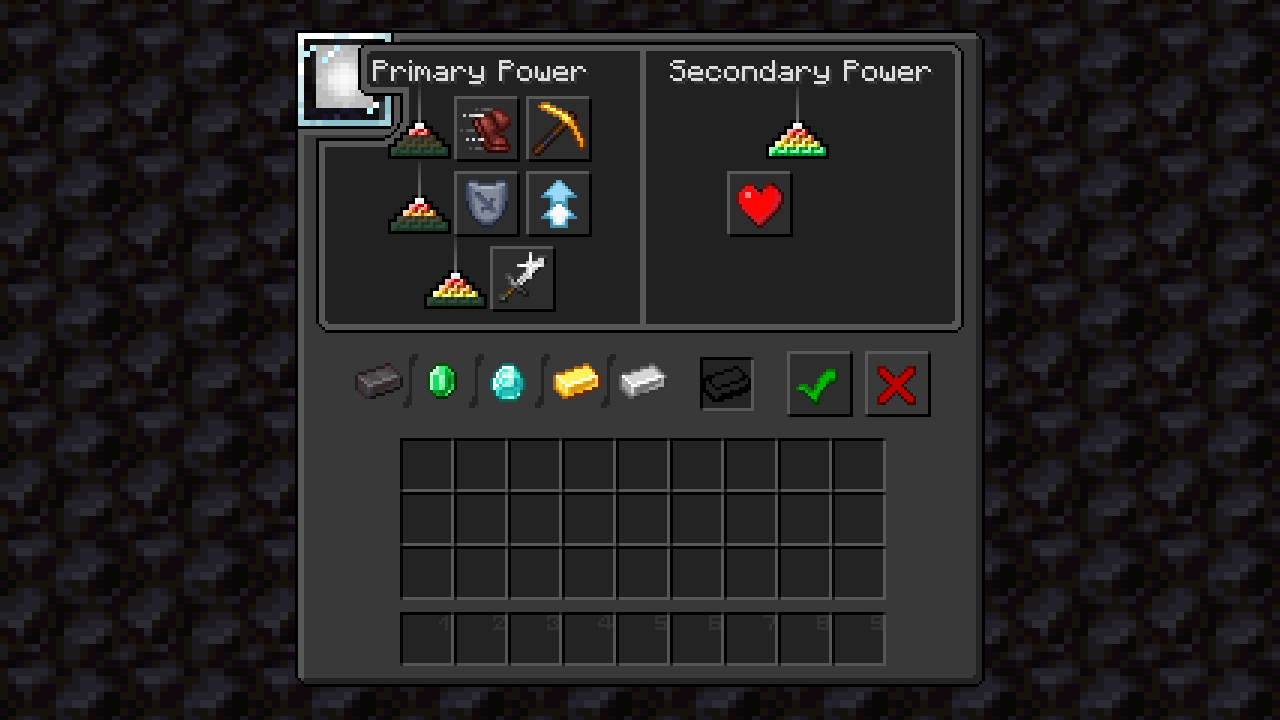The image size is (1280, 720).
Task: Switch to the Primary Power panel
Action: (x=478, y=71)
